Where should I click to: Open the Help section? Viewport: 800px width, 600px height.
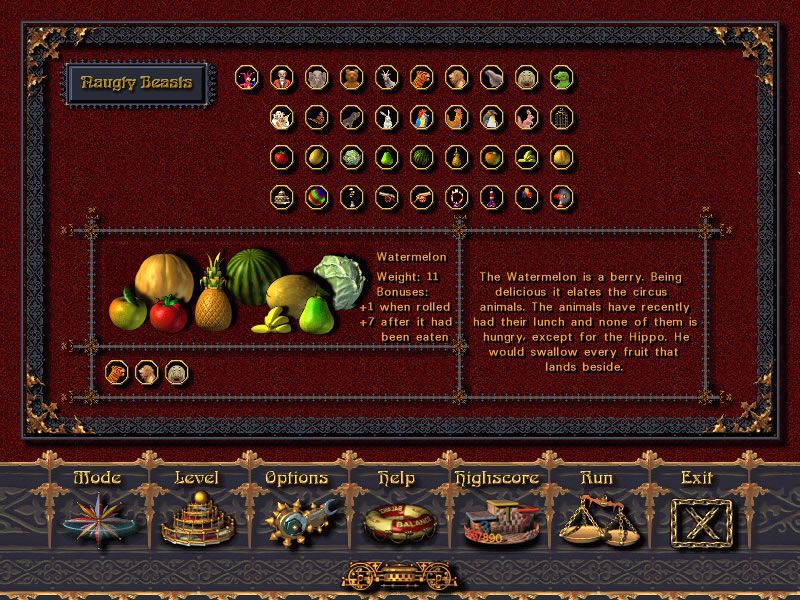[395, 511]
